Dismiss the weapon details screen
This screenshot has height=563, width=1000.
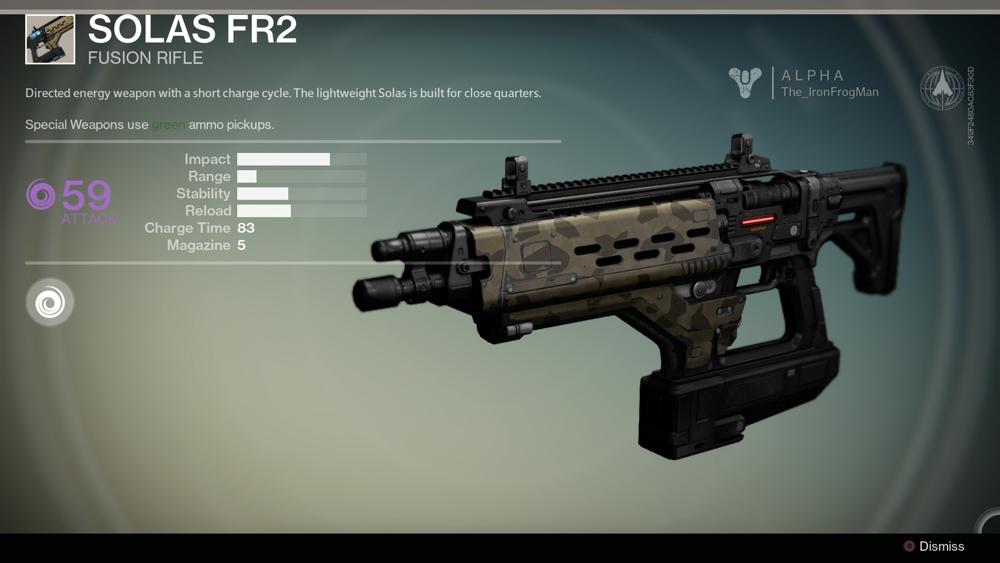click(x=934, y=547)
